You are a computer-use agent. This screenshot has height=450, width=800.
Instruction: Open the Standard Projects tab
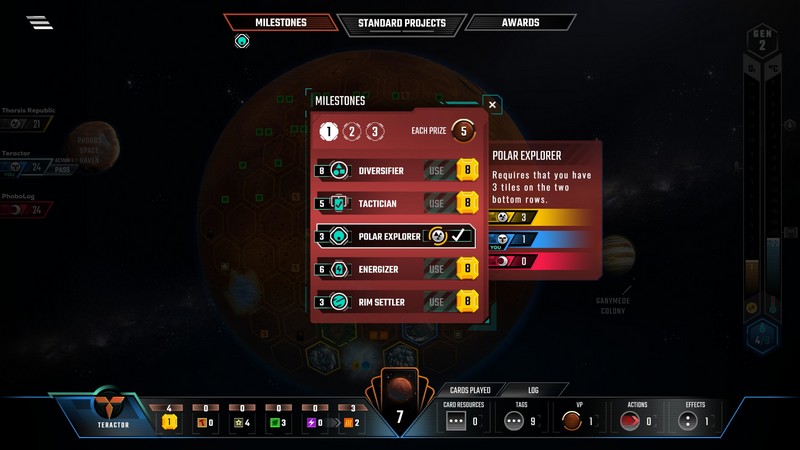[401, 23]
